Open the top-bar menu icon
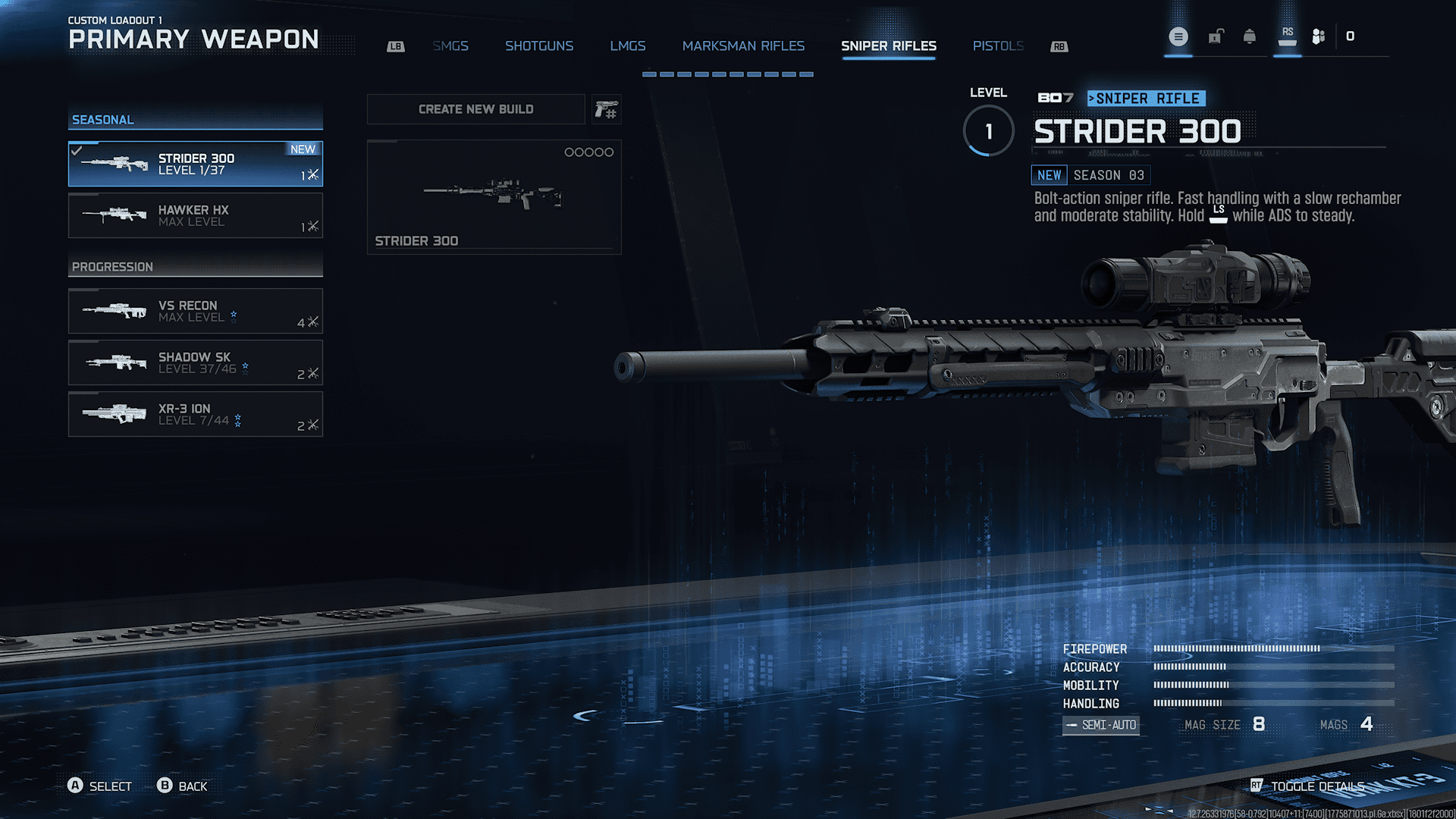The width and height of the screenshot is (1456, 819). 1178,36
